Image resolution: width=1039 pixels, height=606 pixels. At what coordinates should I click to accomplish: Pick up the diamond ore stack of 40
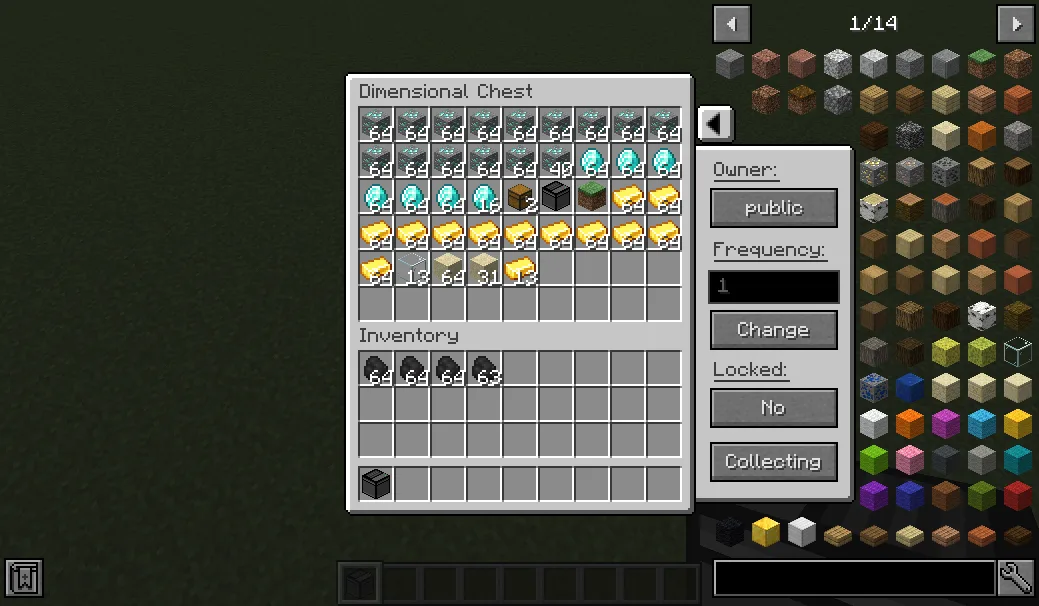click(x=556, y=161)
